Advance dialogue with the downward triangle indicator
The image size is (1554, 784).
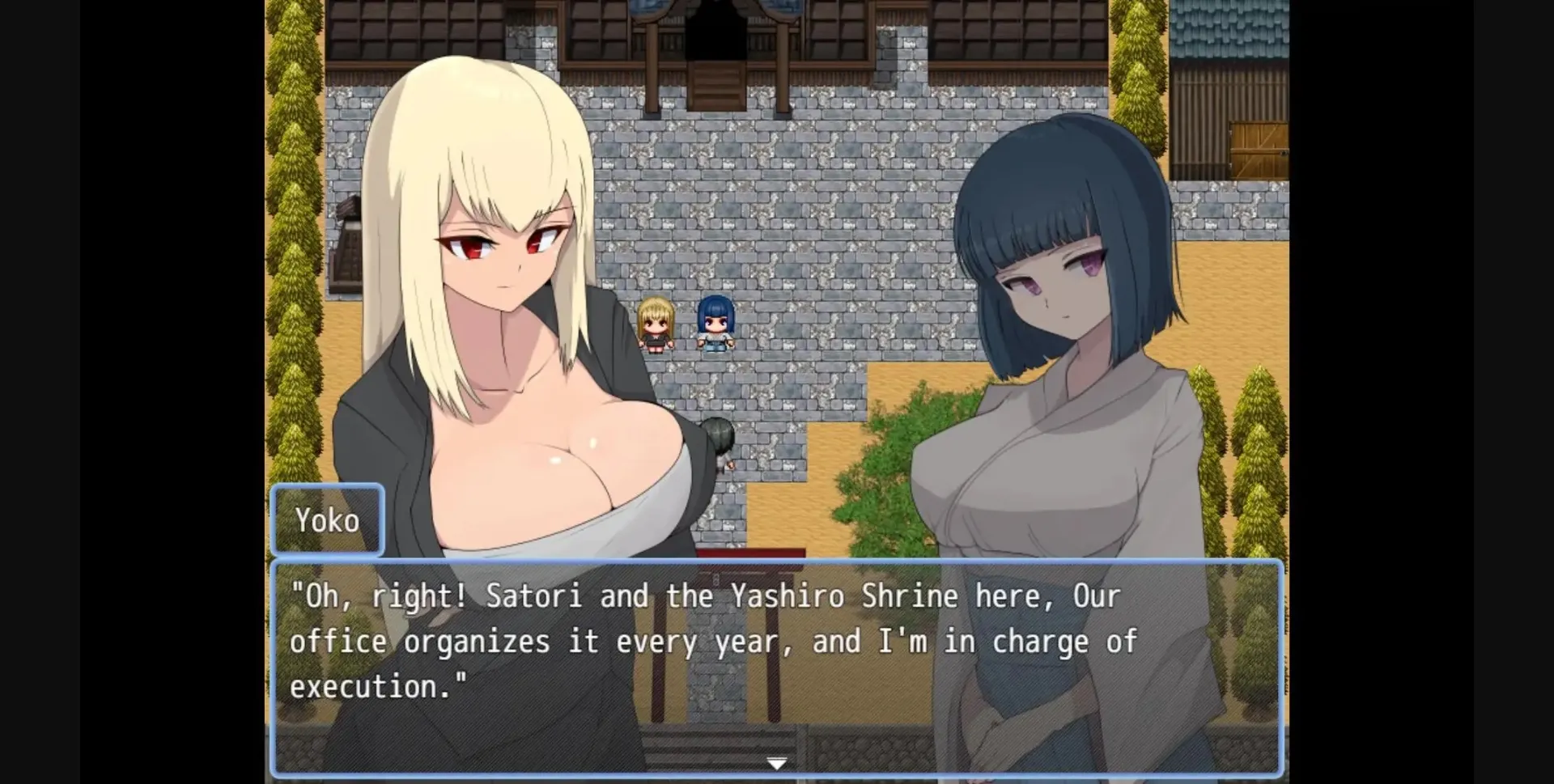point(777,761)
